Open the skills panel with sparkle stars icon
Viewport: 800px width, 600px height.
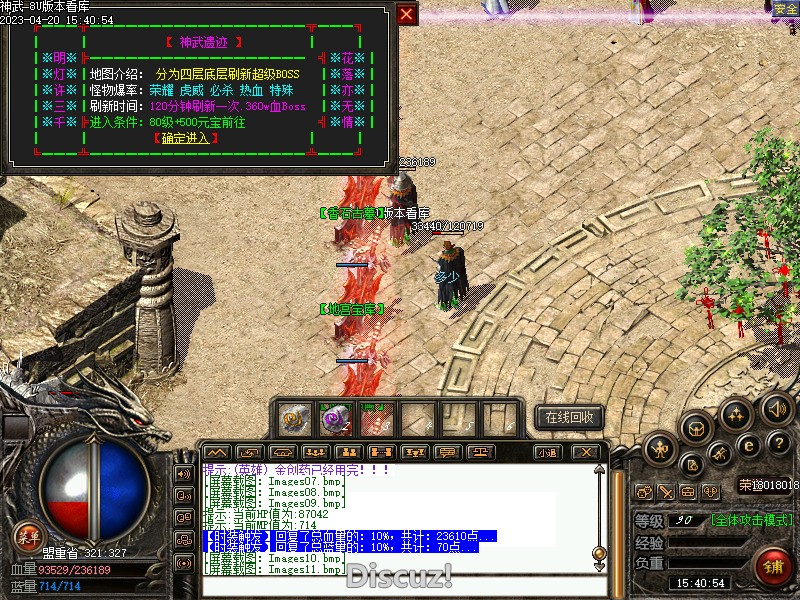tap(737, 413)
